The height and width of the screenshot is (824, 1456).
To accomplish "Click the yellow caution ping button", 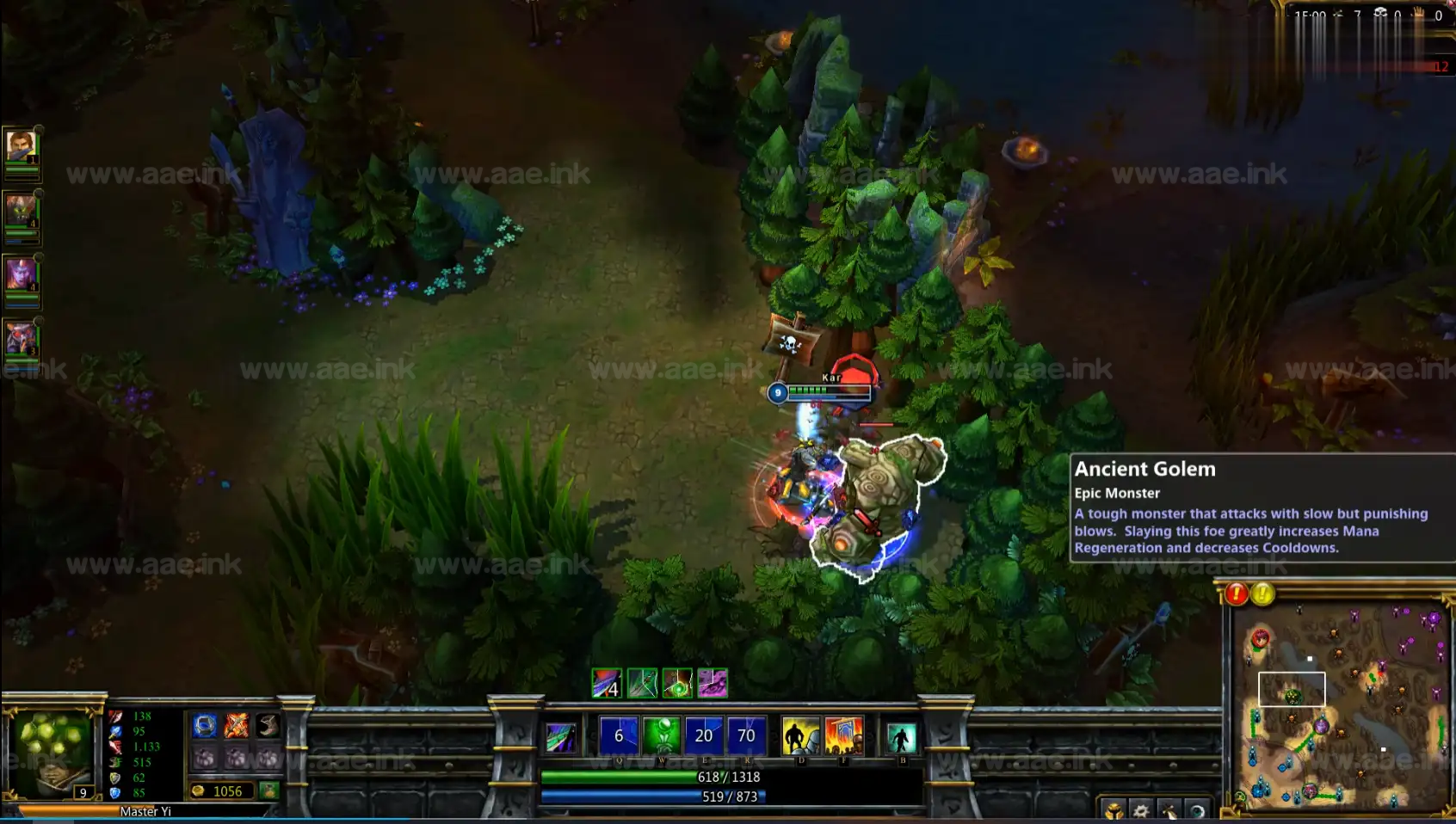I will coord(1262,593).
